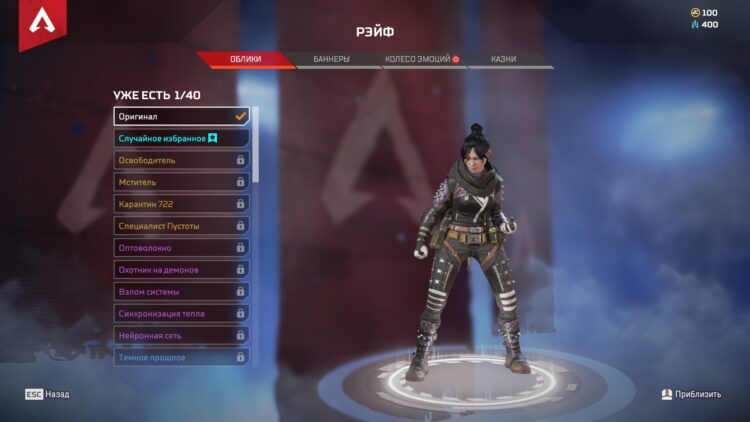Choose the Охотник на демонов skin
The width and height of the screenshot is (750, 422).
181,270
